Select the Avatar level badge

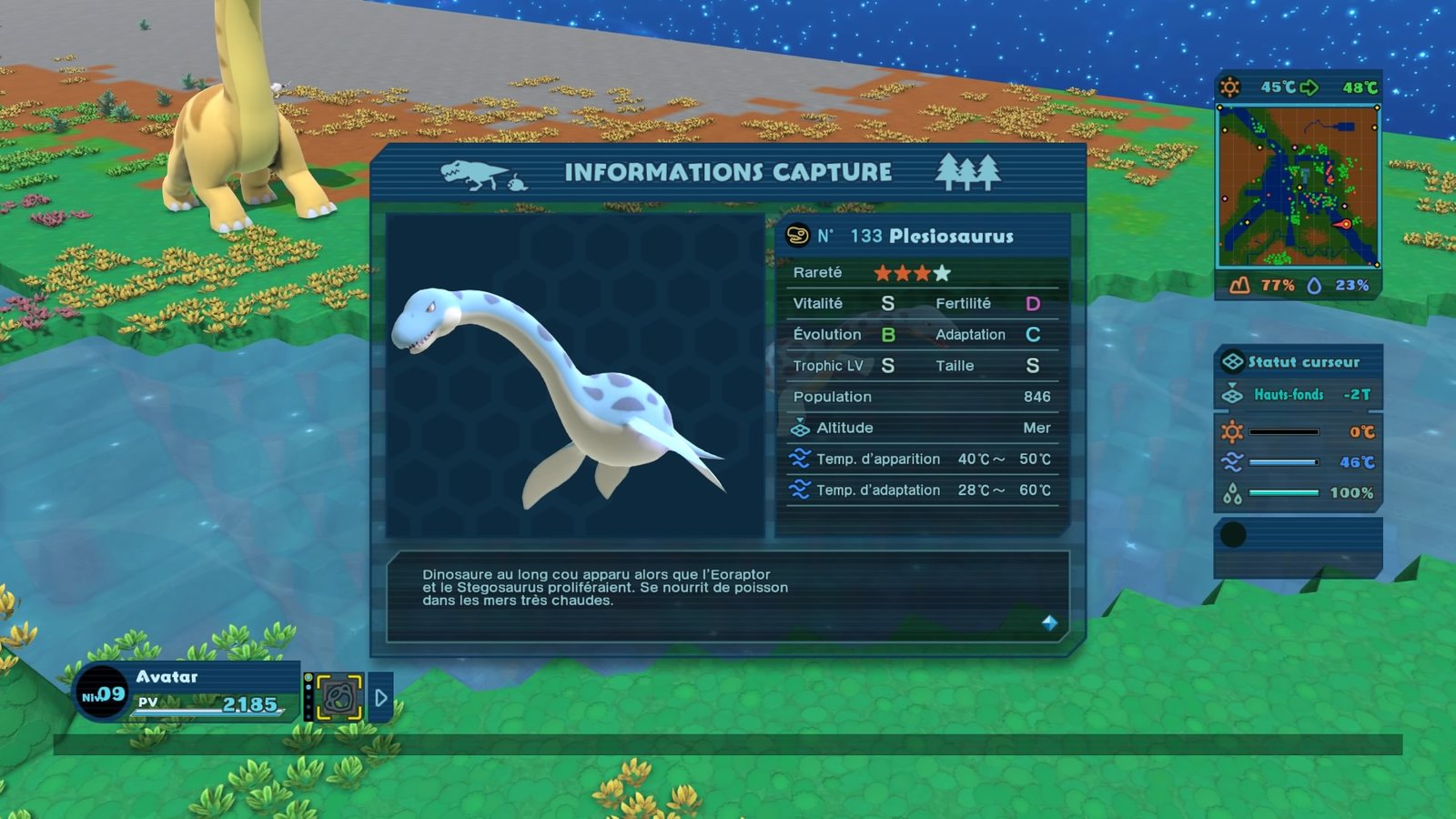[x=102, y=694]
